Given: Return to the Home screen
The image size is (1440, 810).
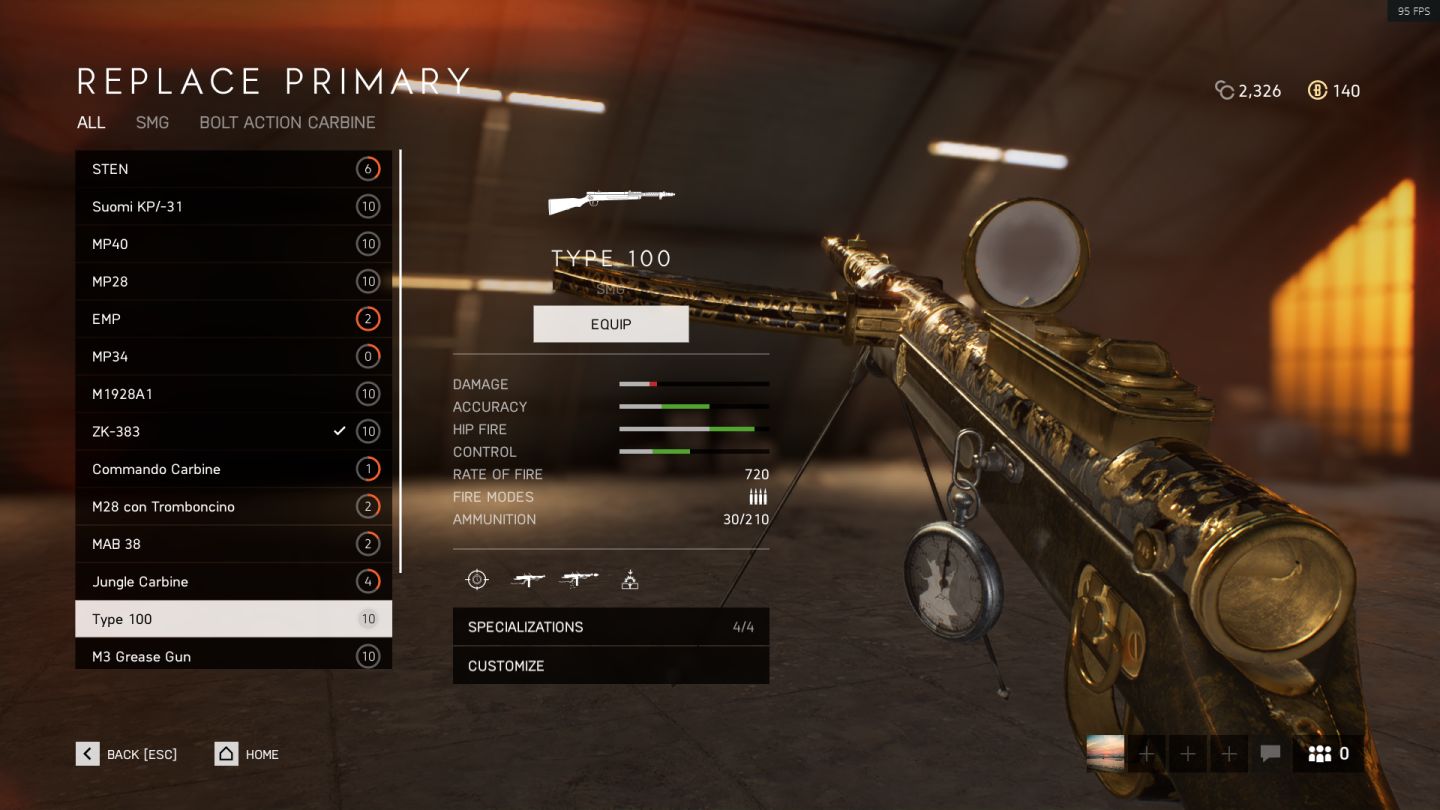Looking at the screenshot, I should [247, 754].
